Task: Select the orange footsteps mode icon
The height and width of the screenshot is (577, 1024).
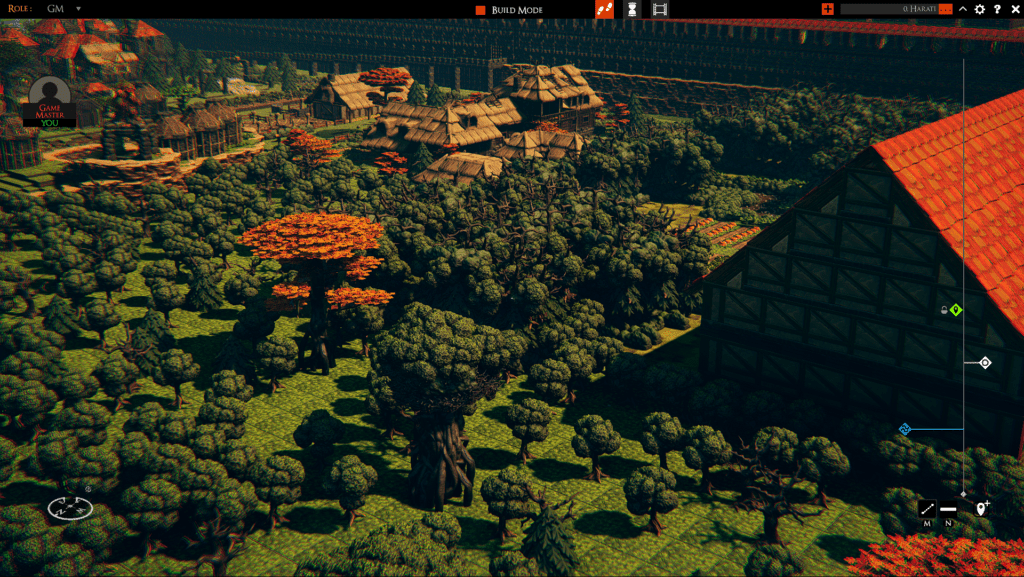Action: click(604, 9)
